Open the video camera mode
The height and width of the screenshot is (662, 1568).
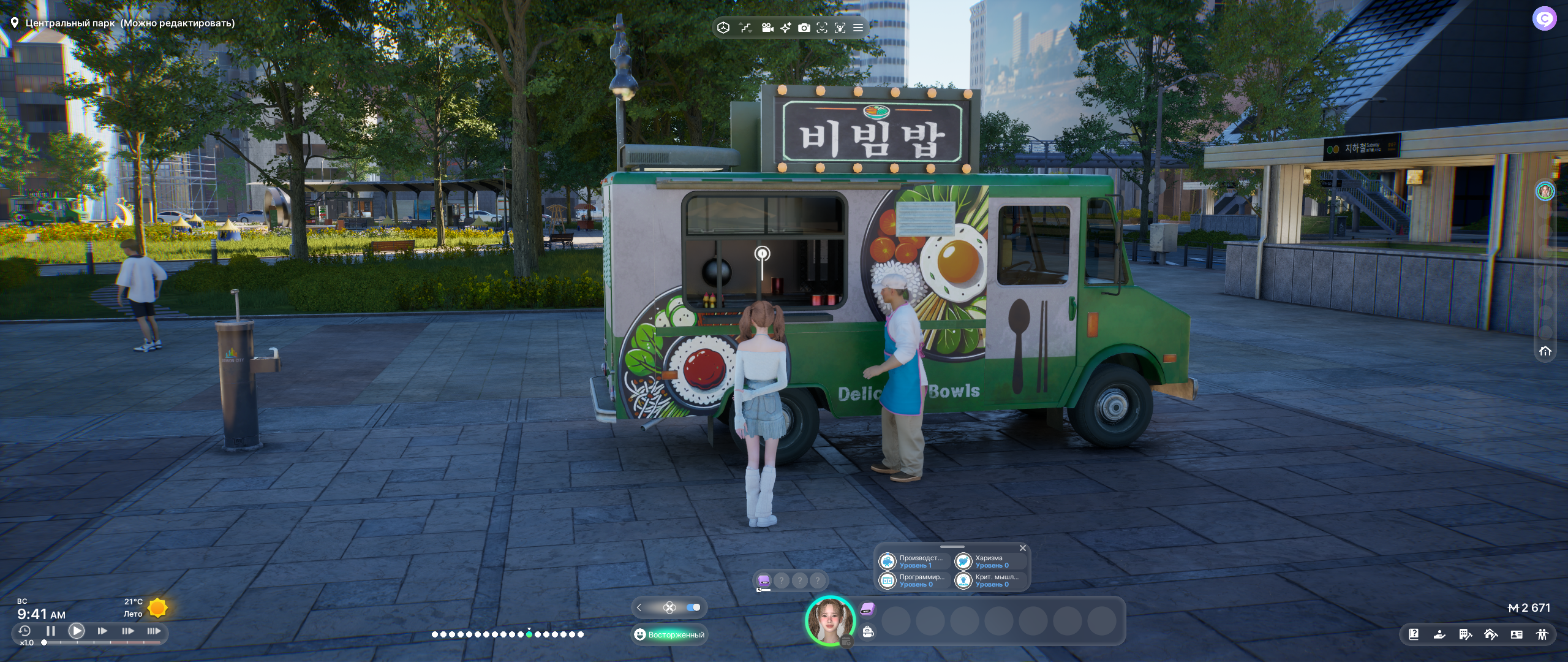point(767,28)
